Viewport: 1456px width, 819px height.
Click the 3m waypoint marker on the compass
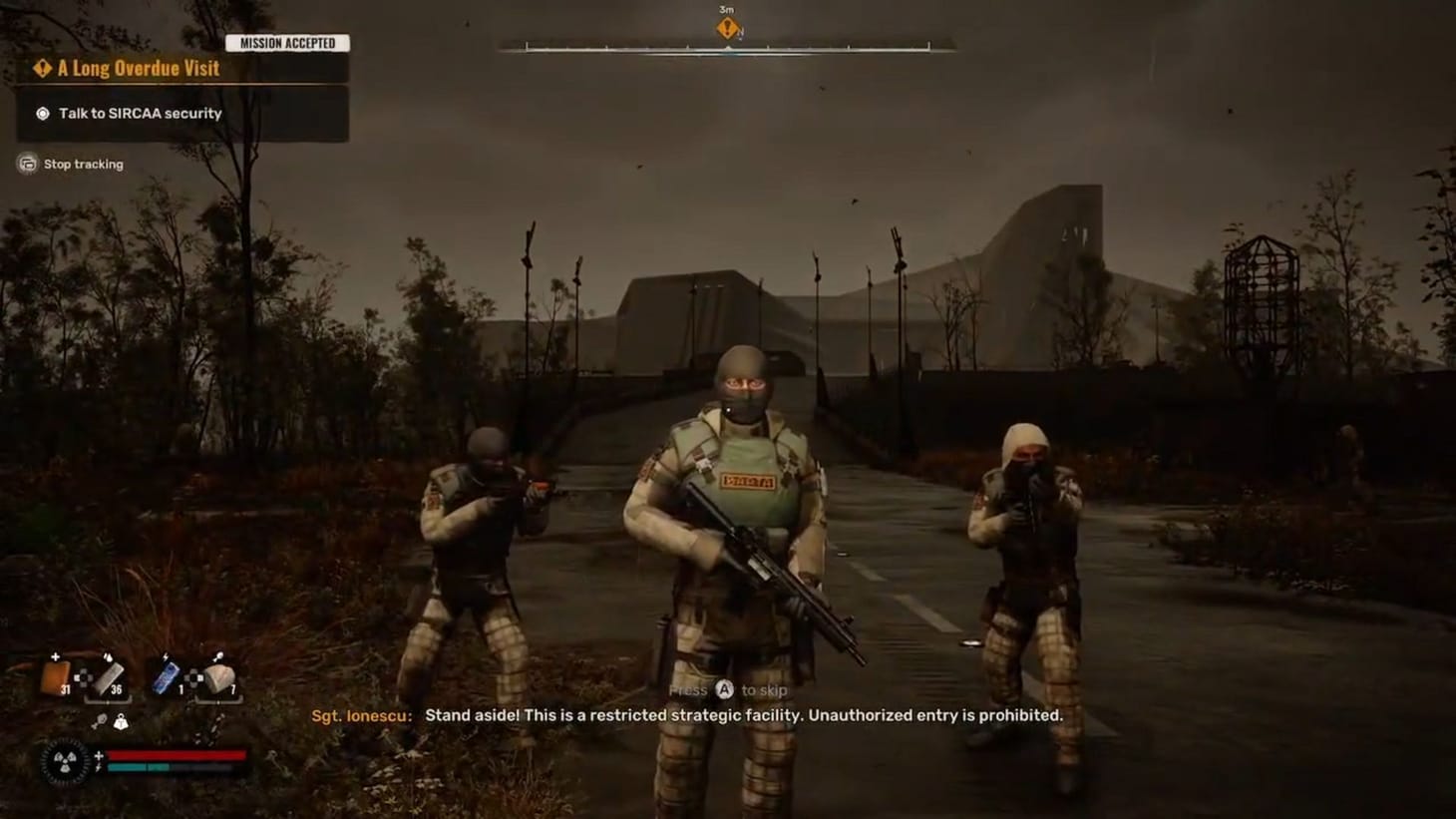726,27
